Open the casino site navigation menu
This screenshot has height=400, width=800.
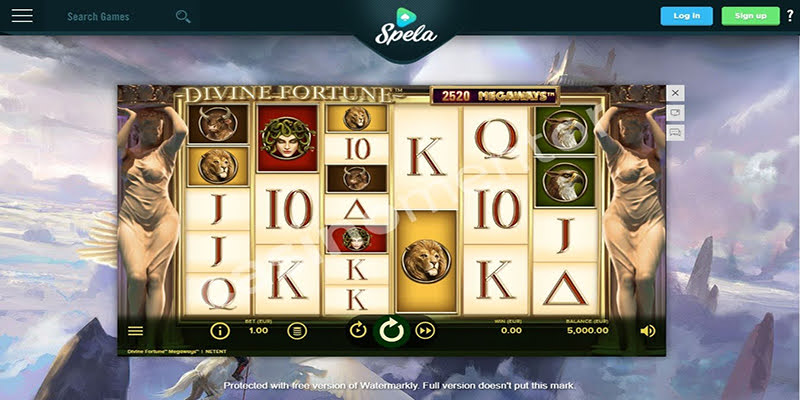pyautogui.click(x=22, y=16)
